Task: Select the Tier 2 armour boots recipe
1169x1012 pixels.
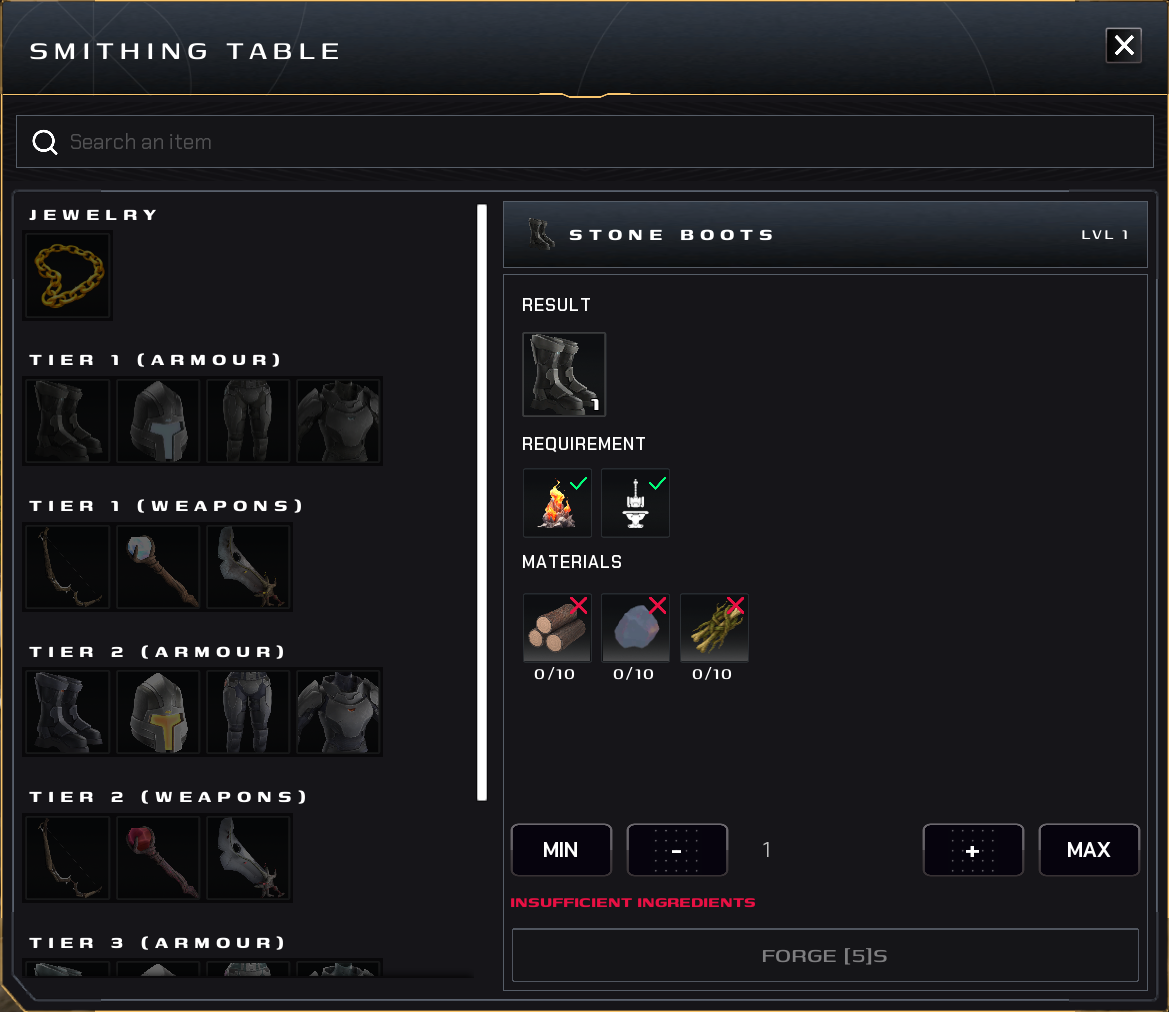Action: tap(68, 712)
